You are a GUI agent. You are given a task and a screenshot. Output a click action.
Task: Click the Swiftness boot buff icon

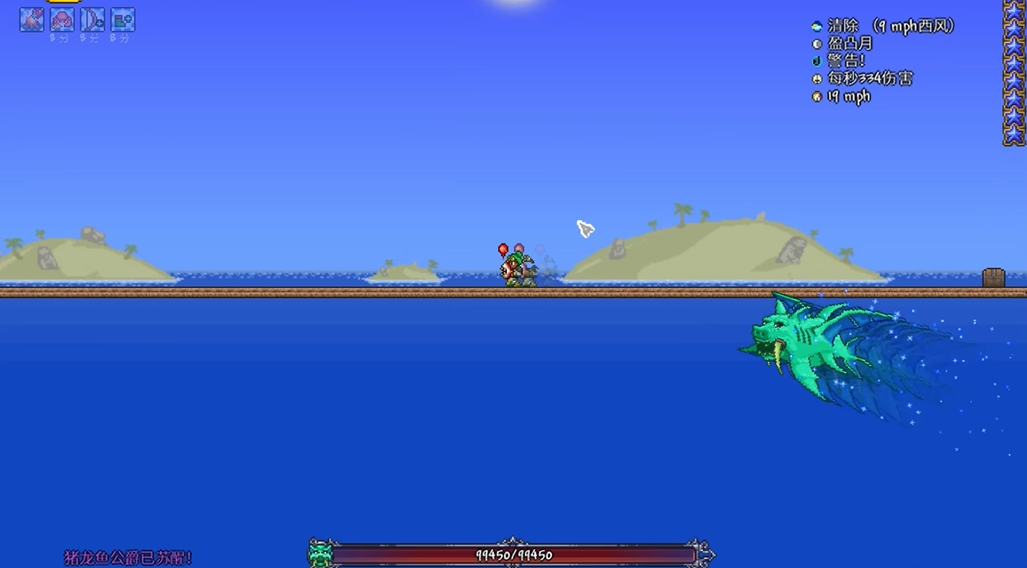[122, 19]
